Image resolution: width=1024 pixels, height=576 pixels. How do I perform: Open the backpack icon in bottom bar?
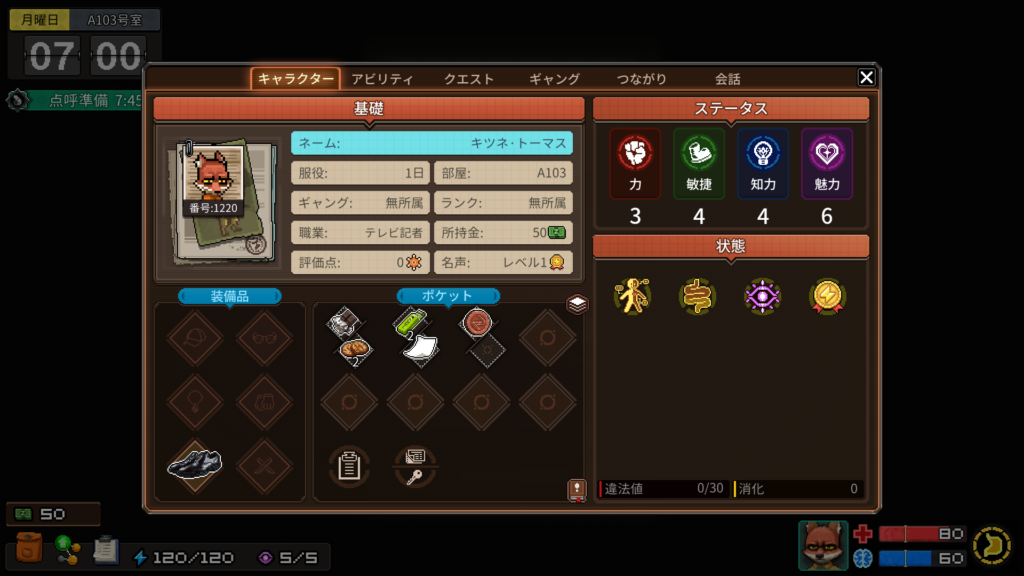pyautogui.click(x=30, y=550)
